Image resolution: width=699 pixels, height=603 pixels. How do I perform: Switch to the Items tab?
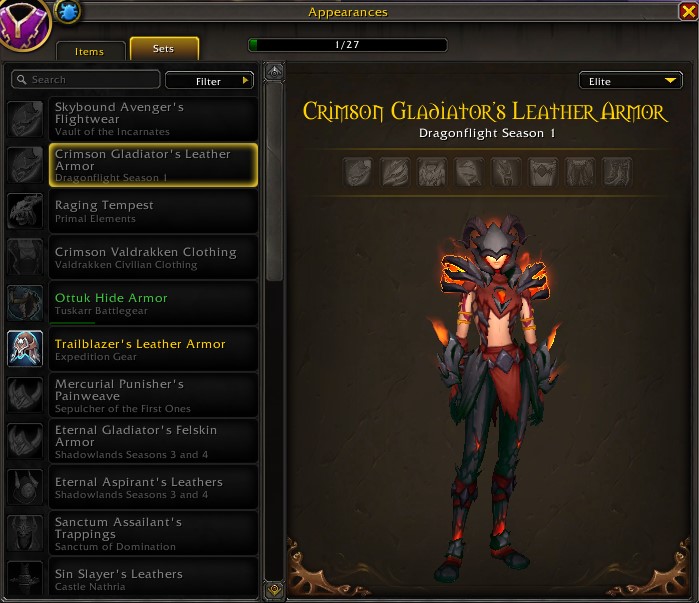(x=89, y=51)
